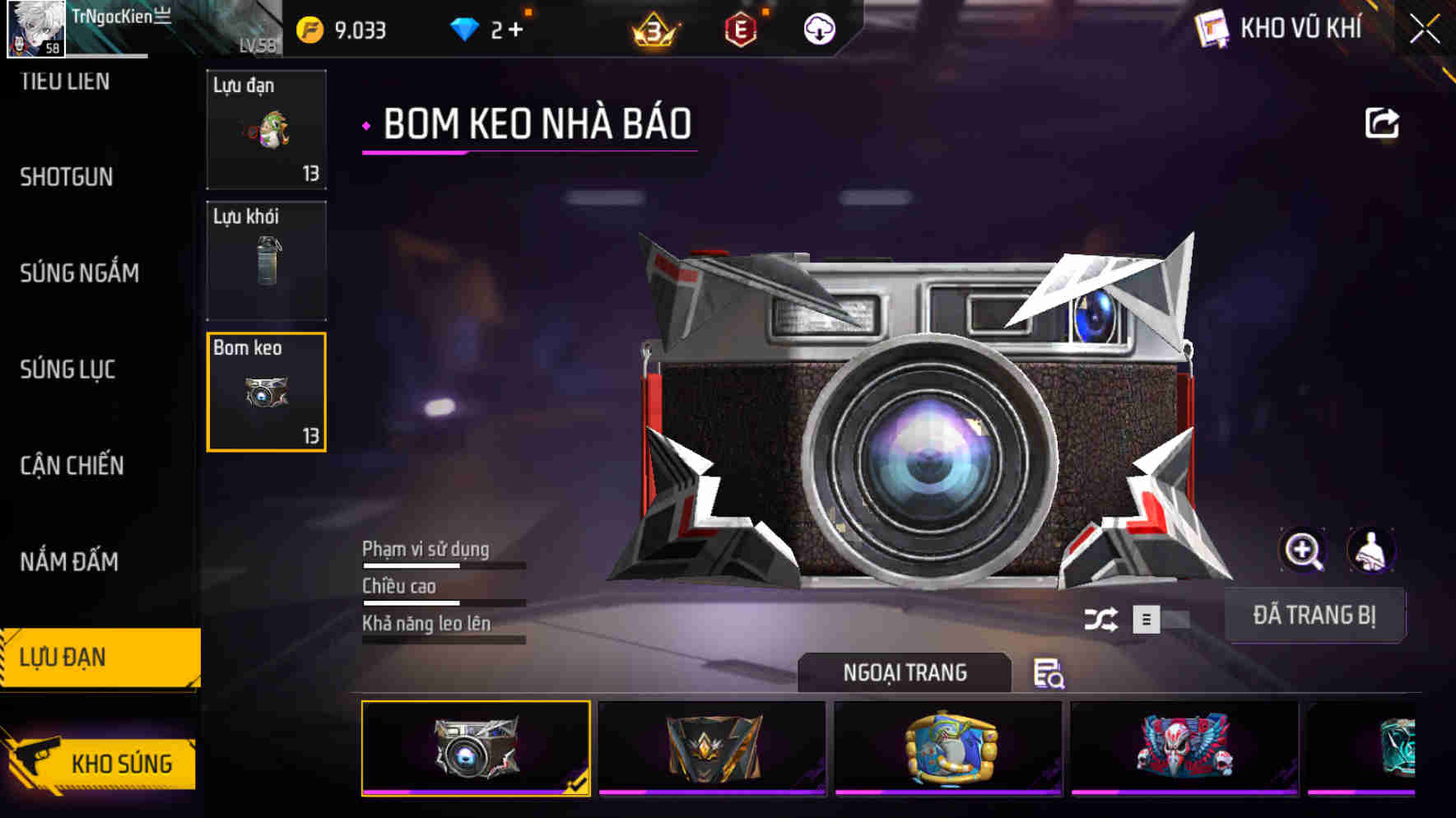Zoom the weapon with the magnifier icon

[1303, 551]
